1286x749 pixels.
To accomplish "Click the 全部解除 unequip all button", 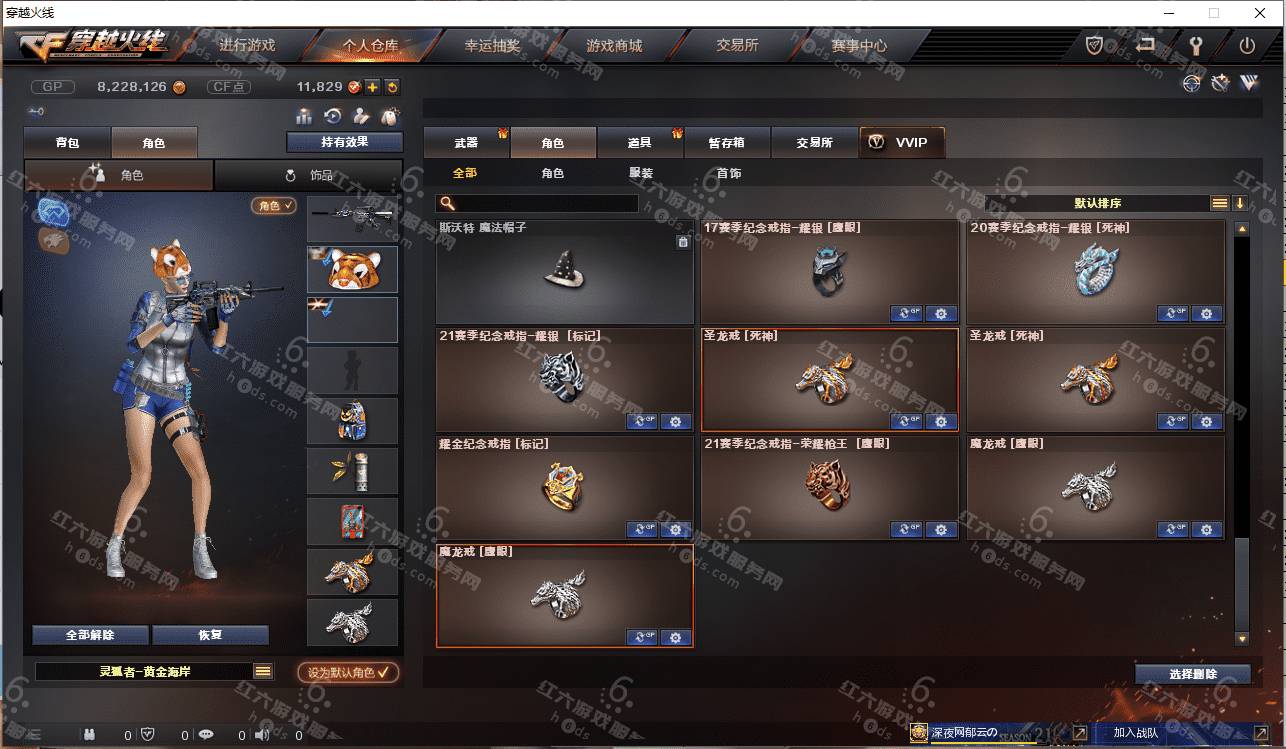I will click(x=90, y=635).
